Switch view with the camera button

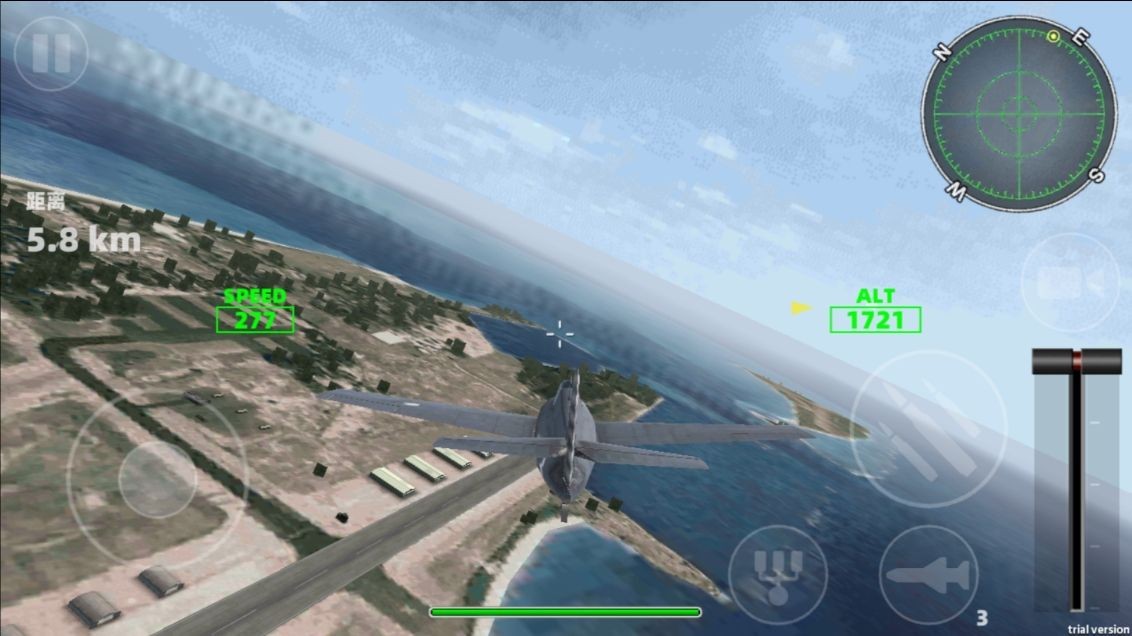[x=1069, y=283]
